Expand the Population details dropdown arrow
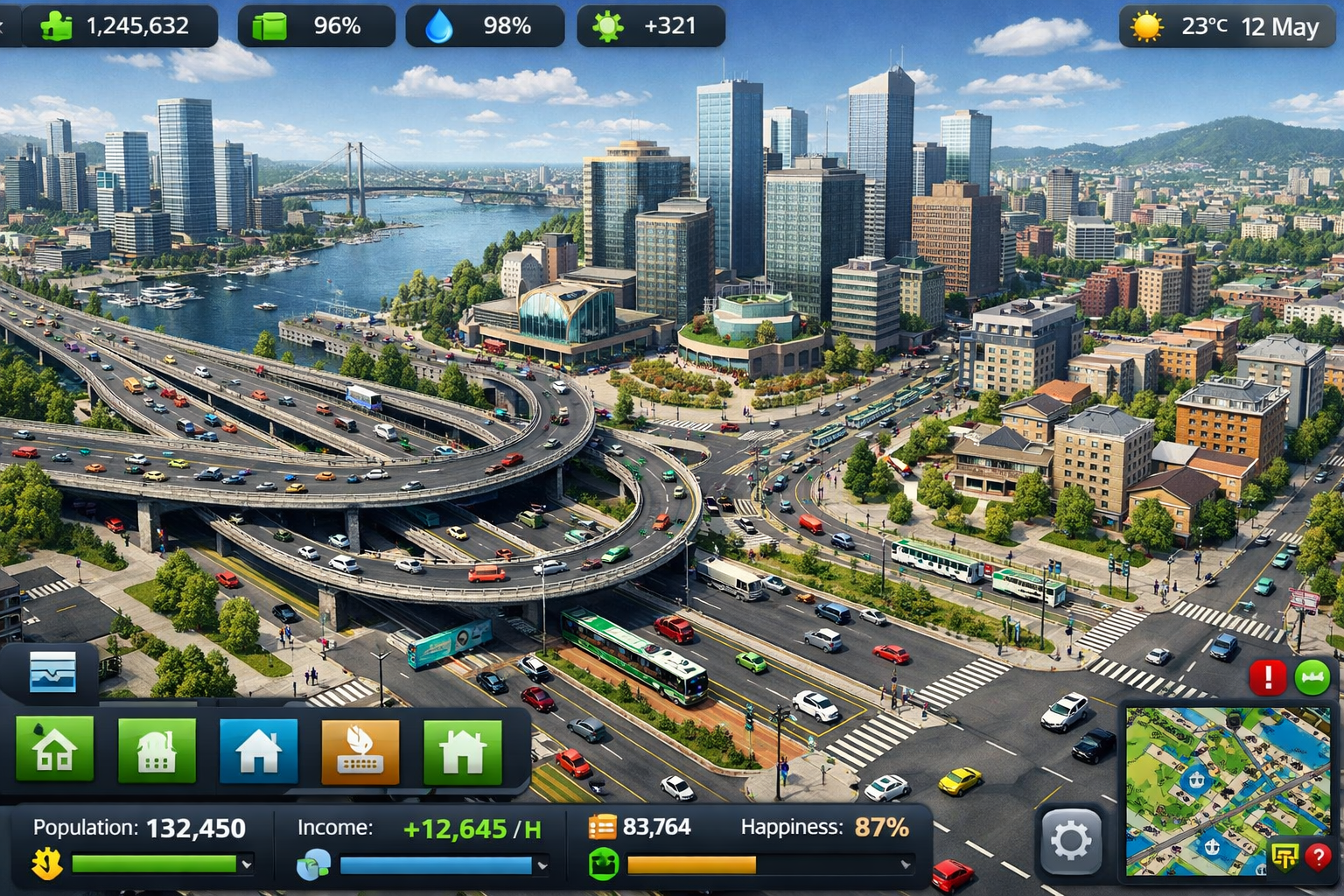The width and height of the screenshot is (1344, 896). [x=248, y=864]
